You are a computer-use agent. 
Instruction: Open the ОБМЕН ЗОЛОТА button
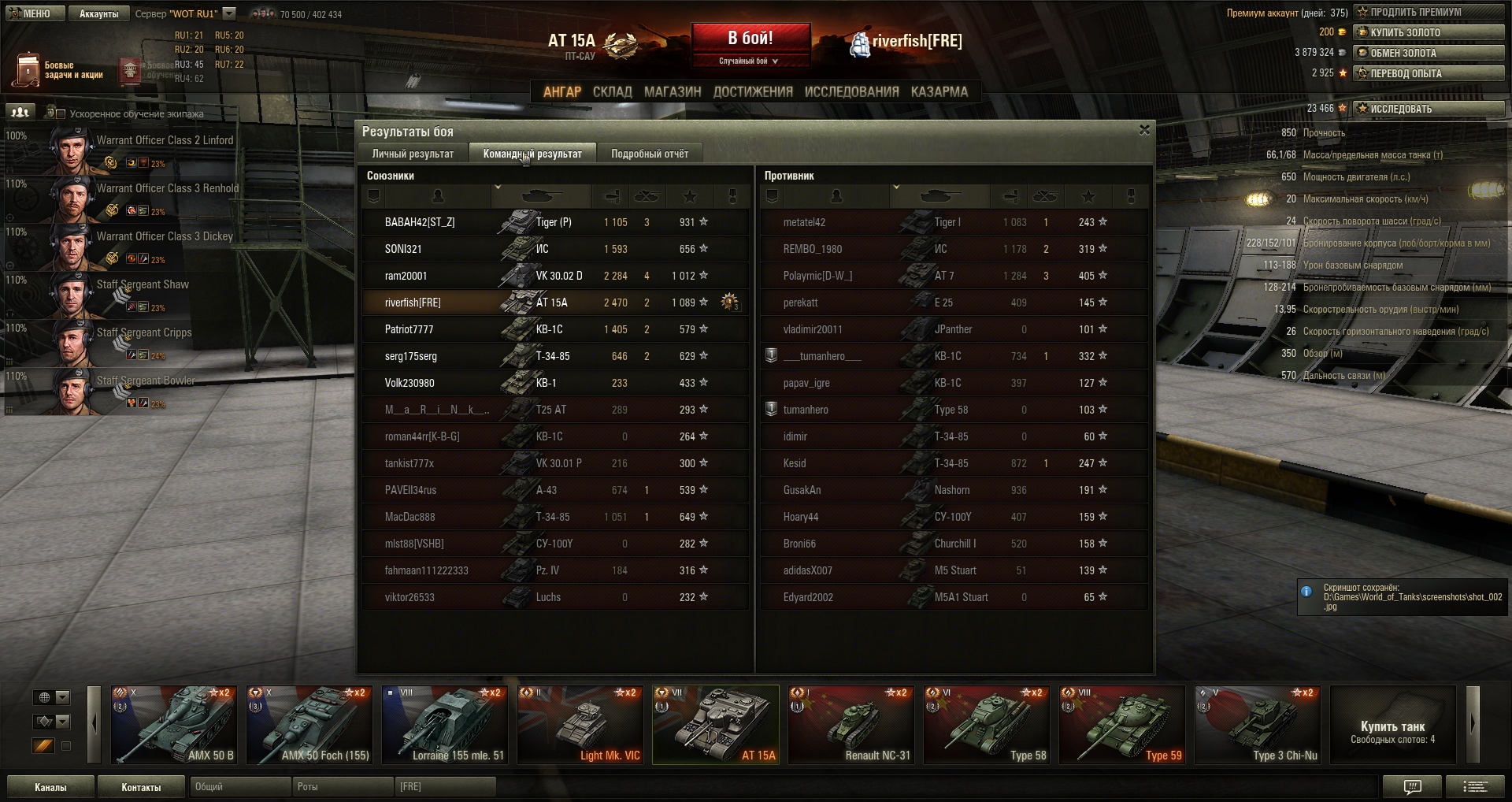point(1428,53)
